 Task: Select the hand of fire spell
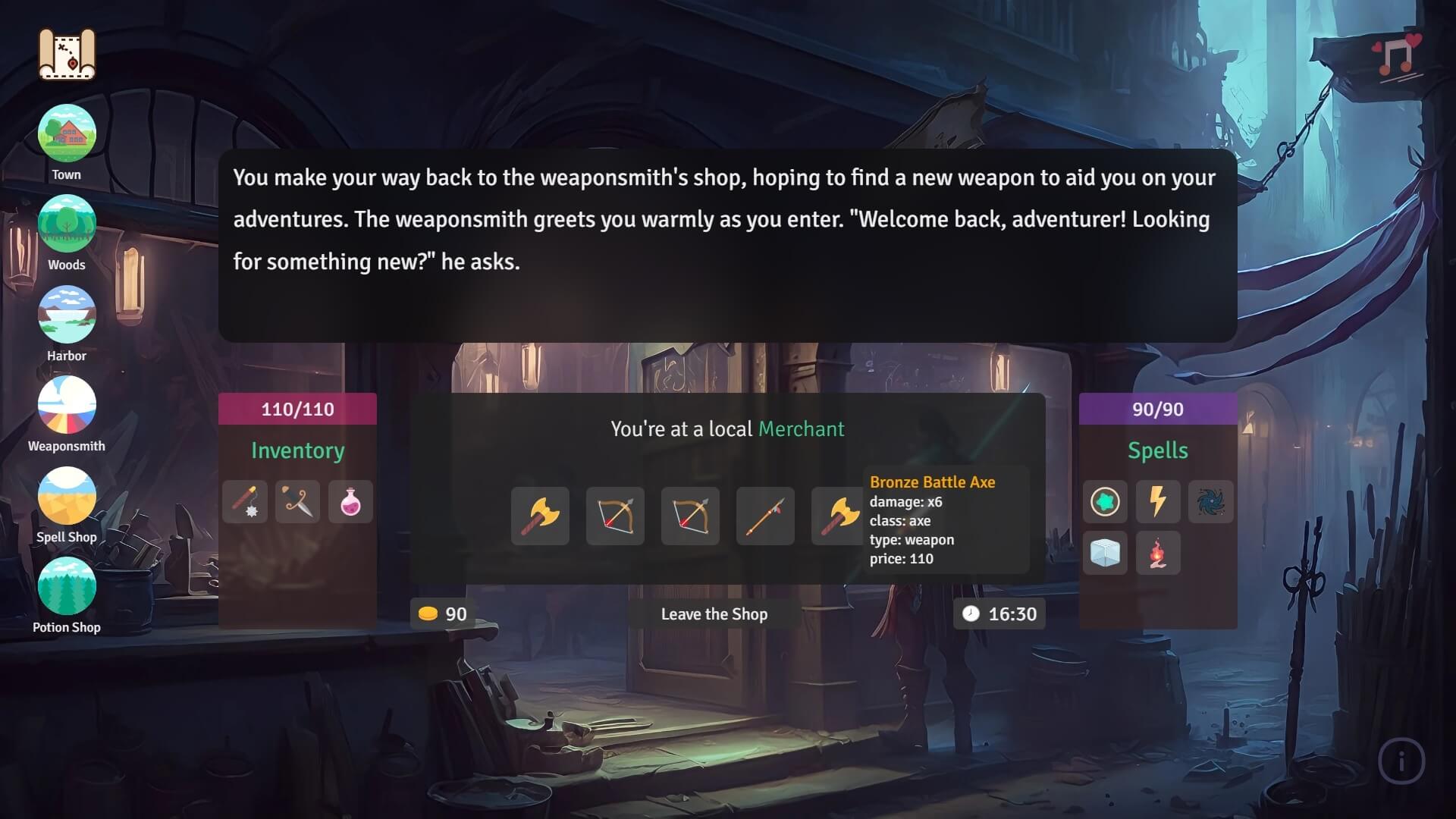click(x=1158, y=554)
